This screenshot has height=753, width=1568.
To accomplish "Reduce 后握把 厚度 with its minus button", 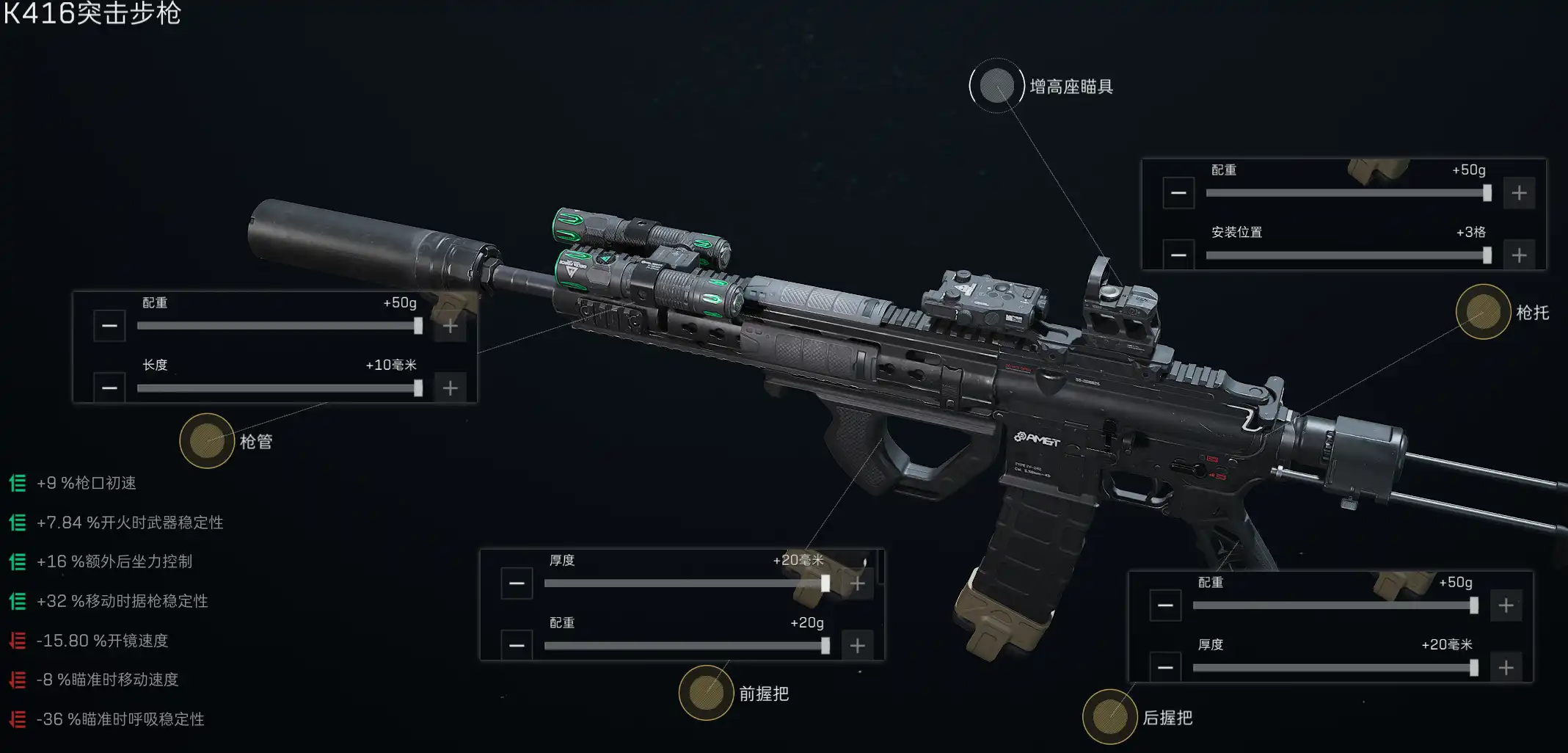I will tap(1165, 668).
